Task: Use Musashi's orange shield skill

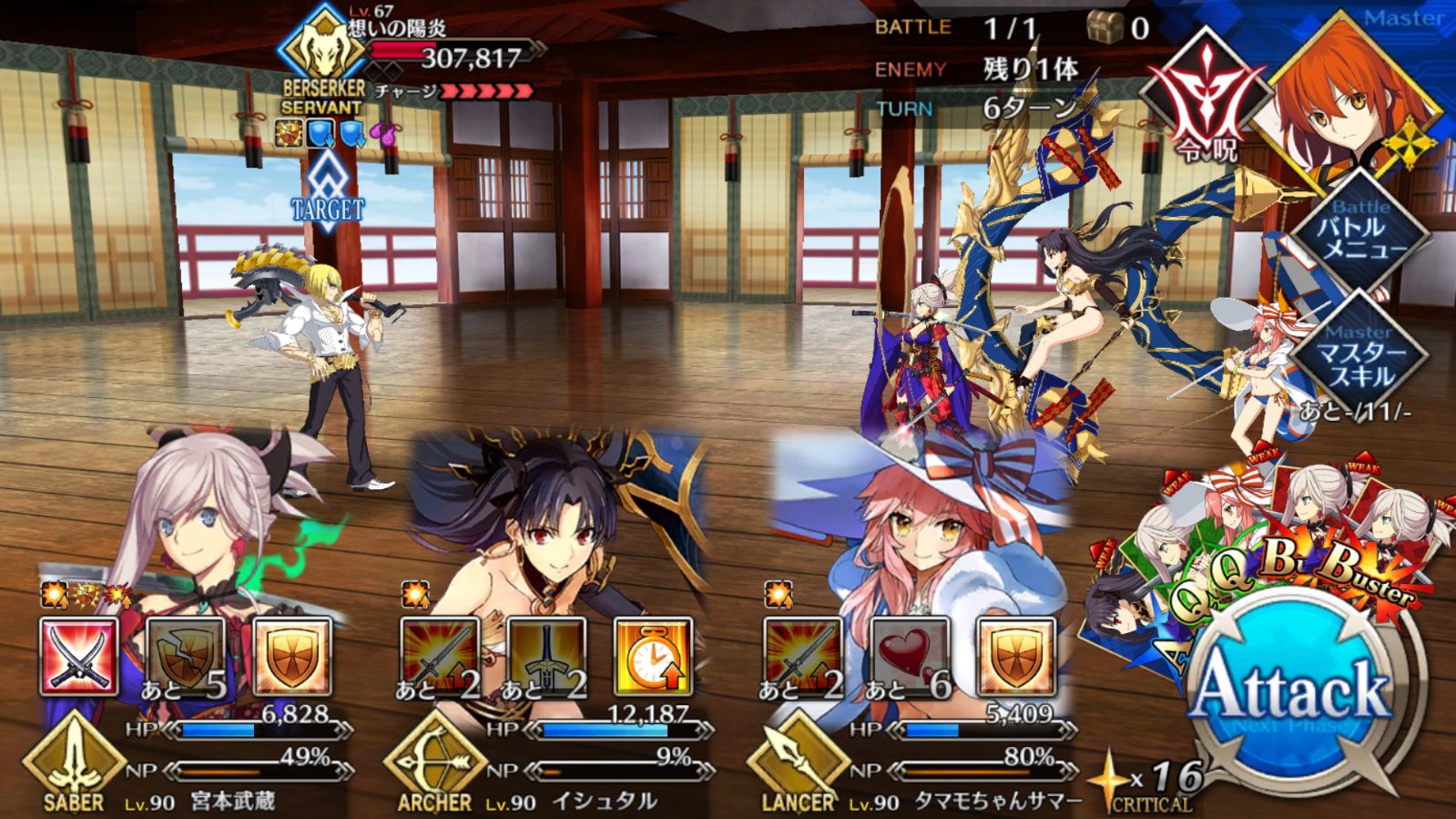Action: [x=291, y=656]
